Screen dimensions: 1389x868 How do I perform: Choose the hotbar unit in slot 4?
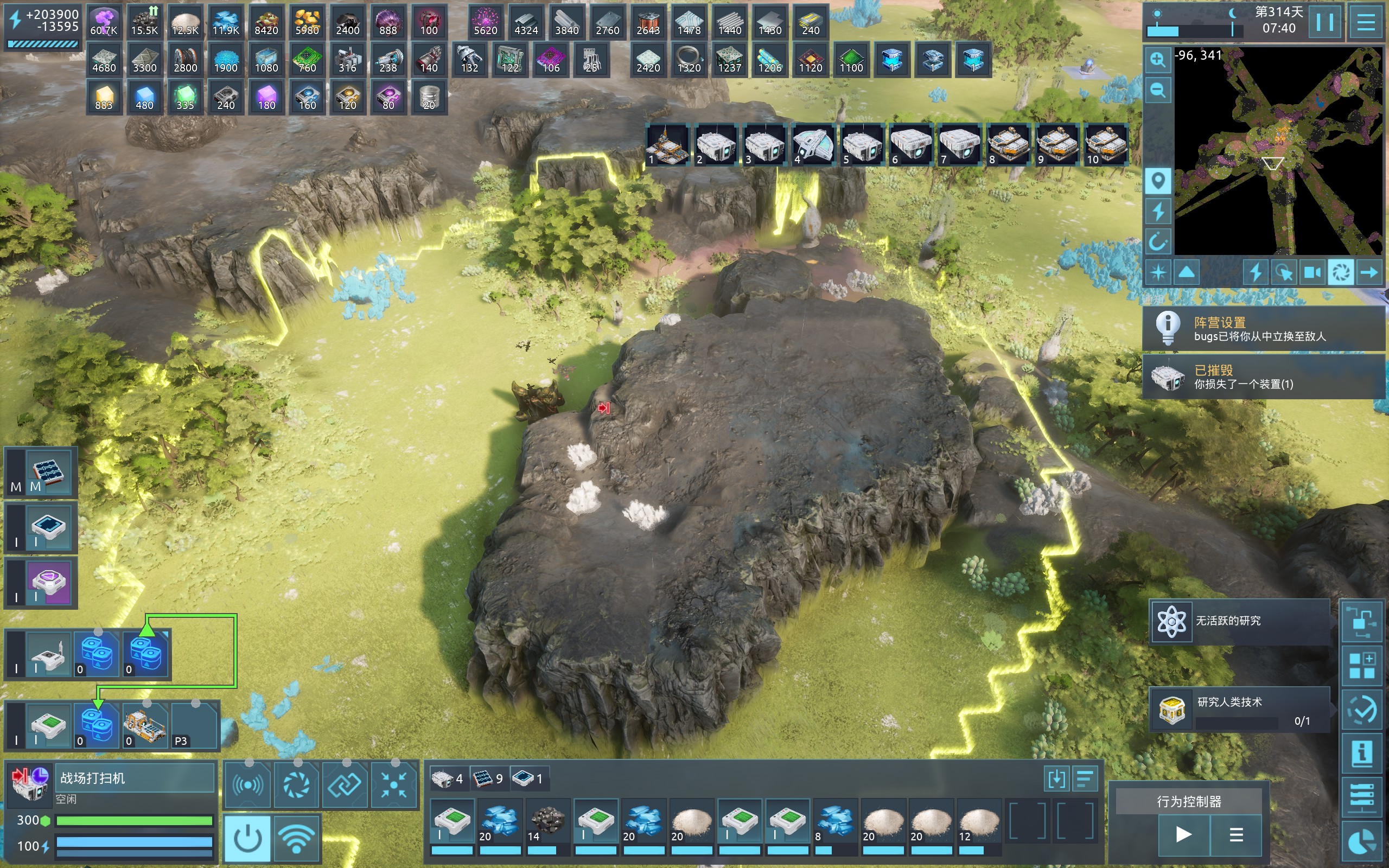click(813, 145)
